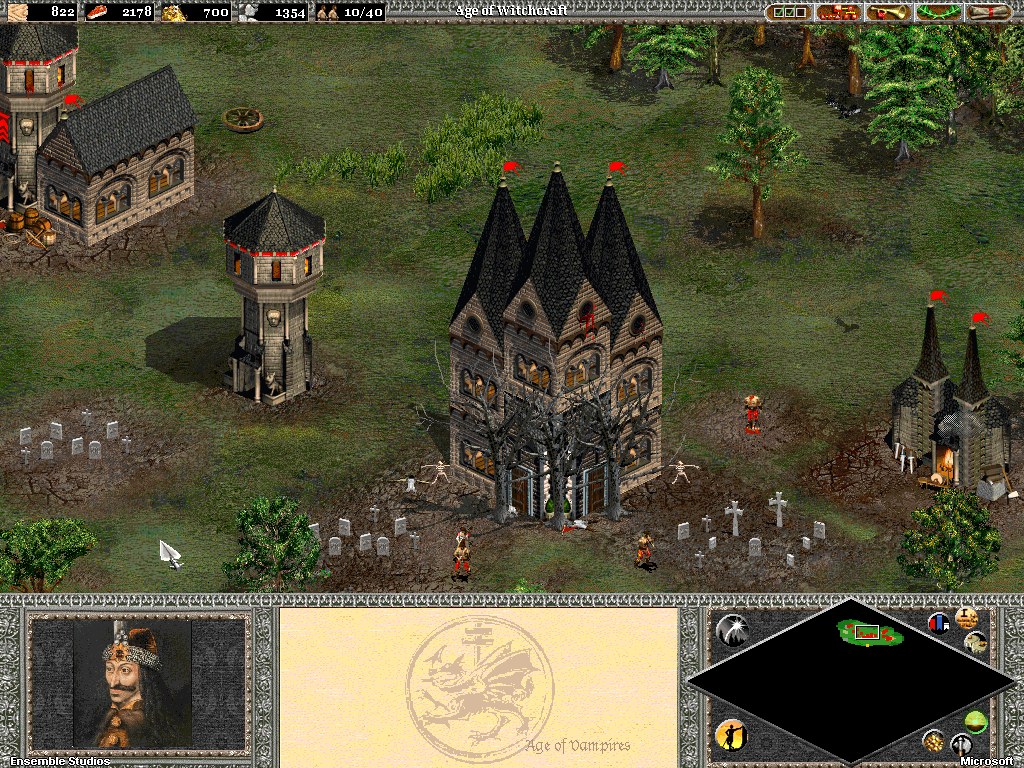Open chat with the horn button
The width and height of the screenshot is (1024, 768).
click(x=890, y=12)
